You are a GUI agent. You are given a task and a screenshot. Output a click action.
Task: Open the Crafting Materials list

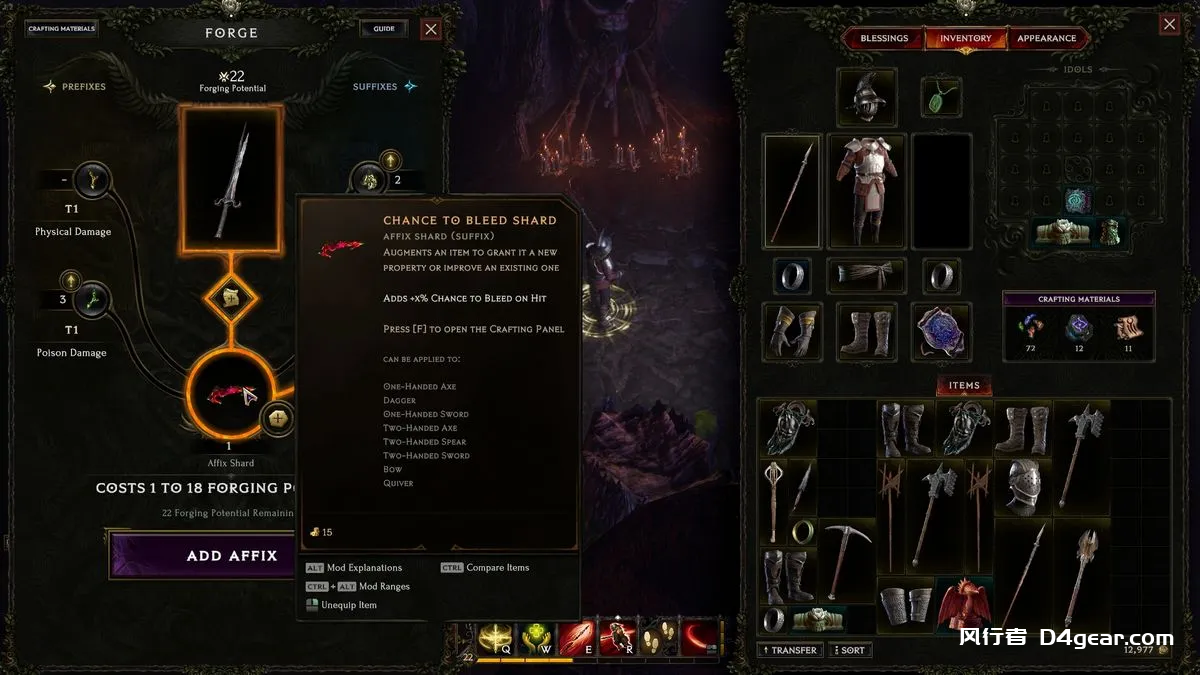coord(62,29)
